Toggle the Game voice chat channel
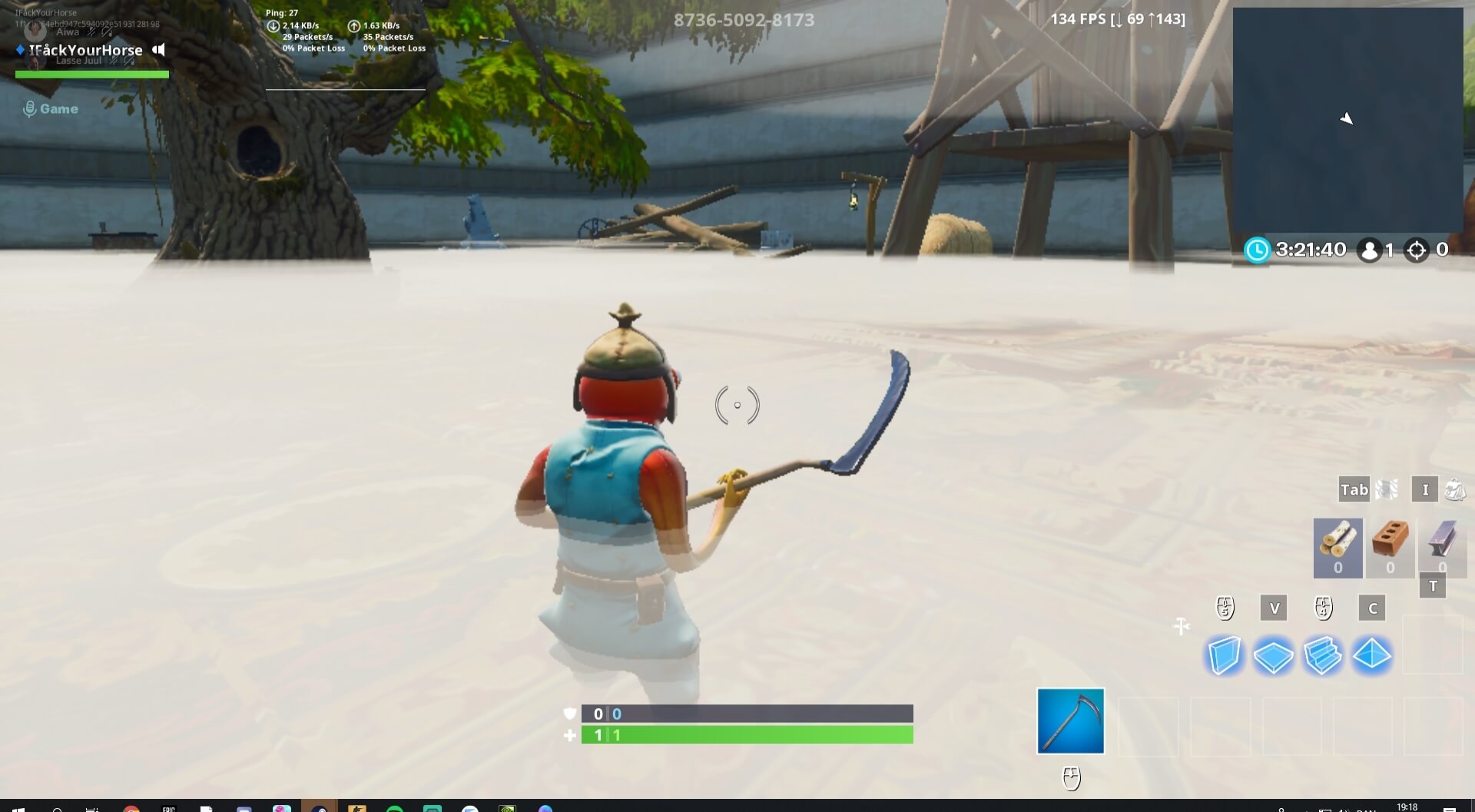Viewport: 1475px width, 812px height. [51, 109]
